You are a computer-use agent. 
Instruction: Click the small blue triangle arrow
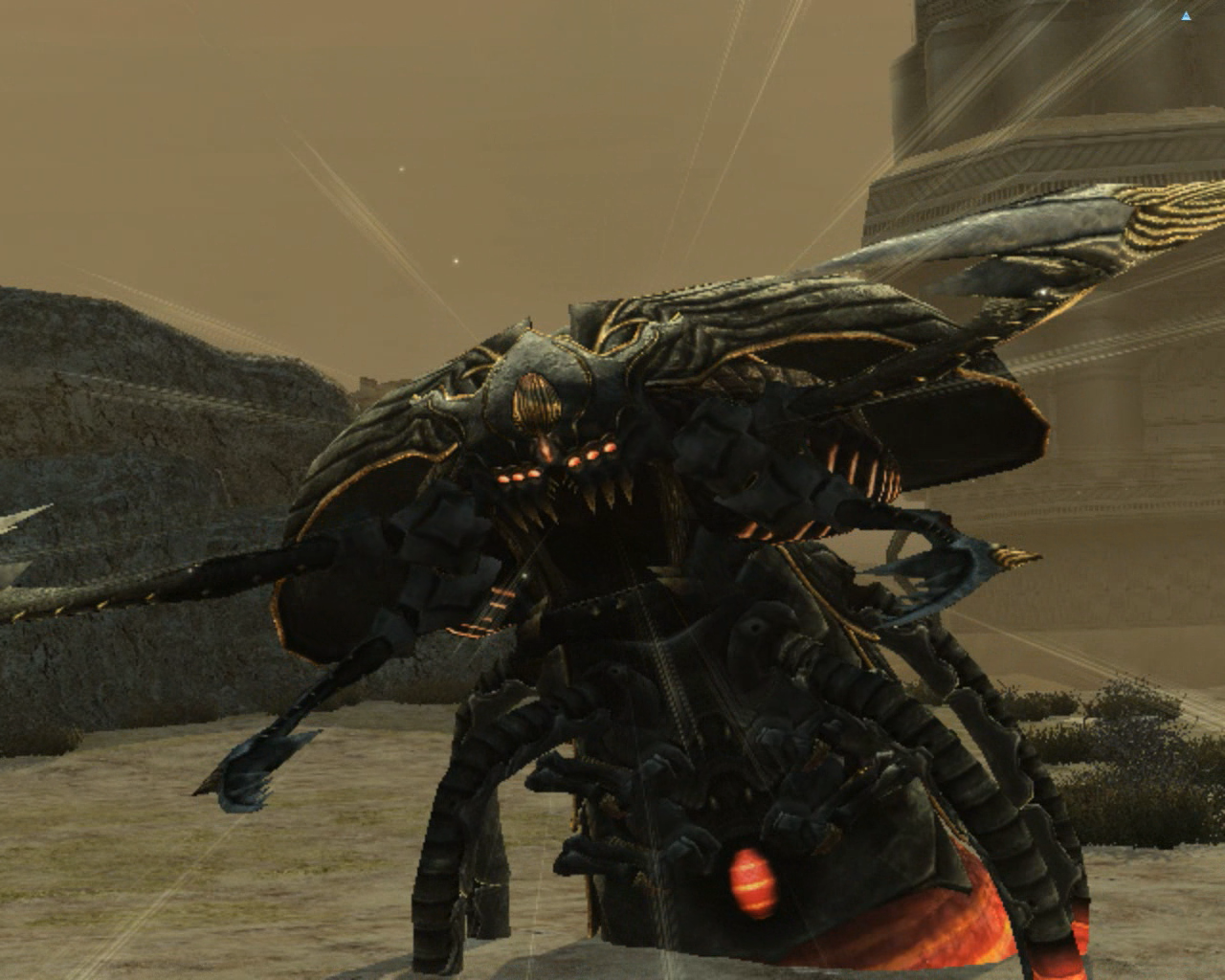coord(1187,16)
